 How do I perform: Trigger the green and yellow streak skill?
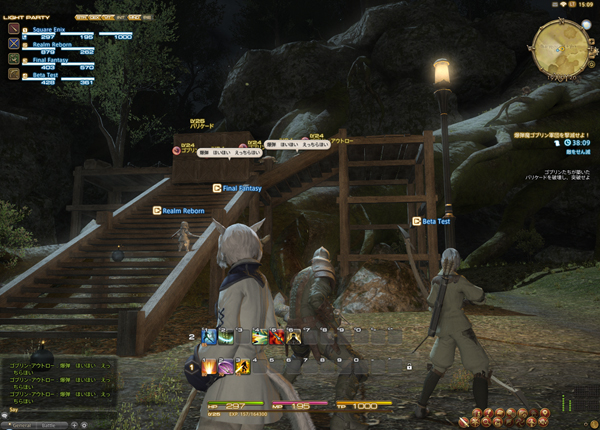[259, 338]
